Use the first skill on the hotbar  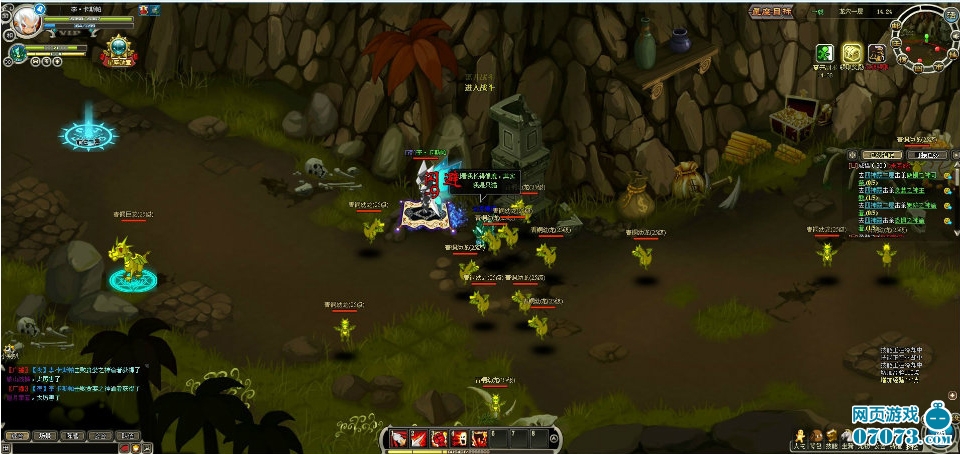398,438
